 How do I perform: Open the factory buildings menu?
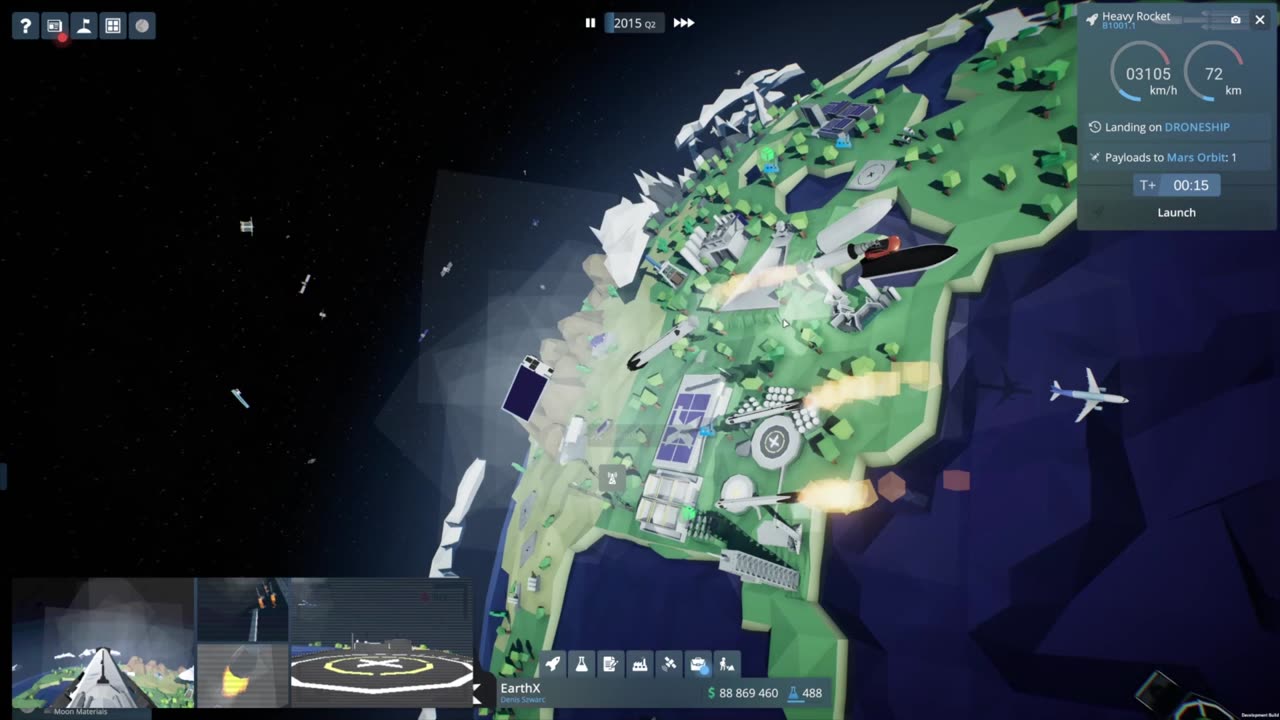[x=640, y=663]
